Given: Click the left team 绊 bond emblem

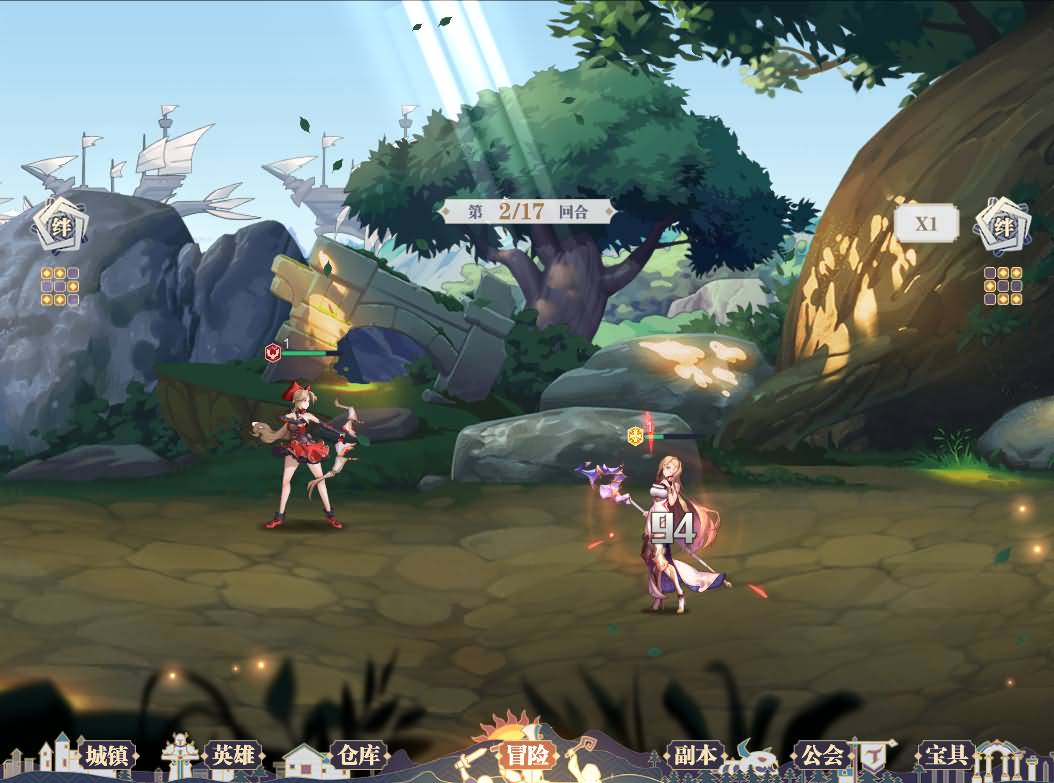Looking at the screenshot, I should [x=60, y=225].
